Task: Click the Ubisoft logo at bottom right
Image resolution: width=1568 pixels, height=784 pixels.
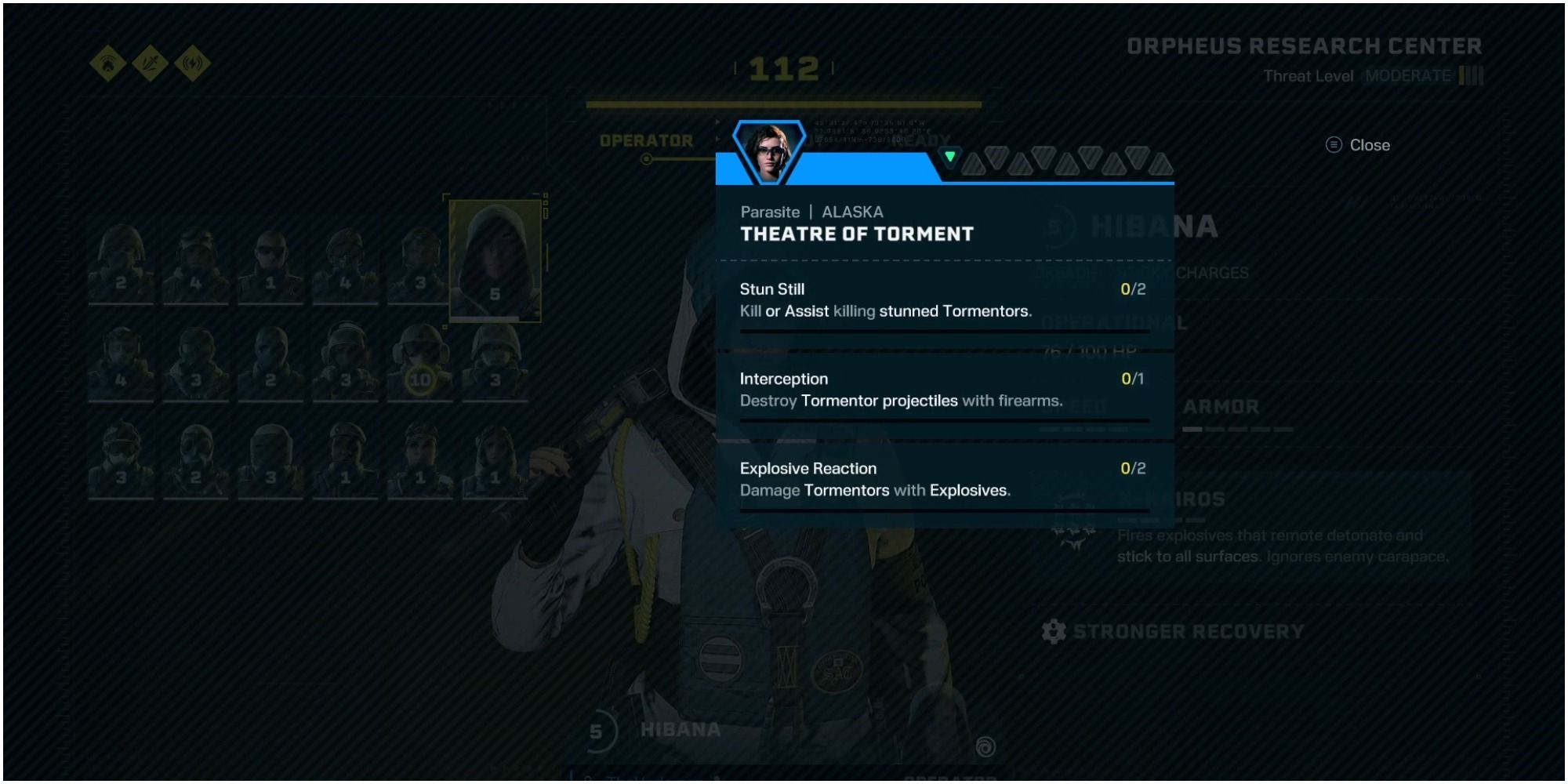Action: point(986,747)
